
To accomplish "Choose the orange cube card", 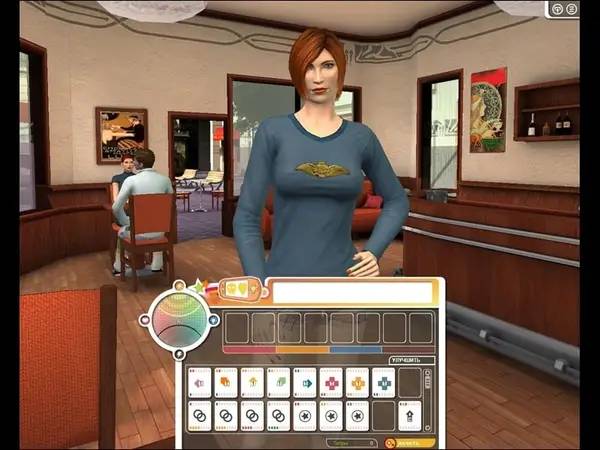I will [x=226, y=382].
